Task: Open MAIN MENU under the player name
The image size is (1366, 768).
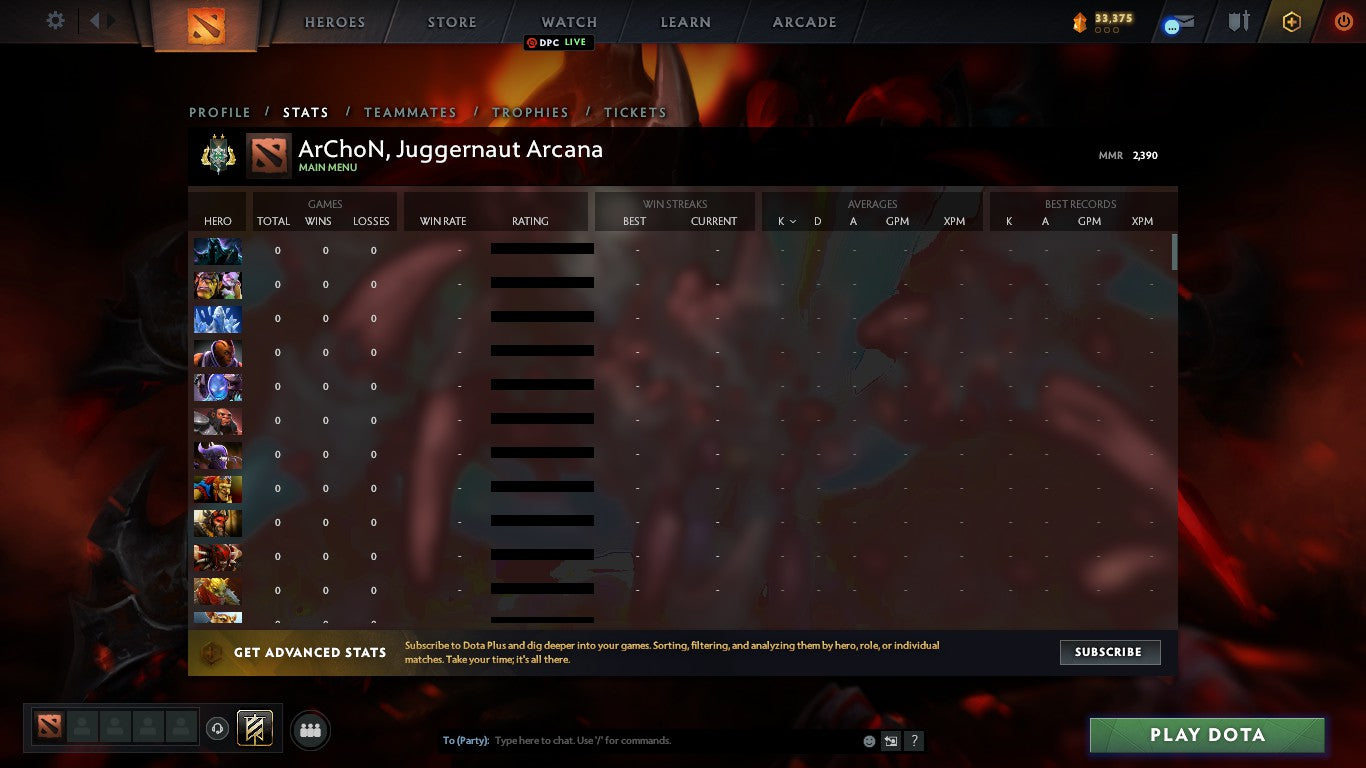Action: [329, 167]
